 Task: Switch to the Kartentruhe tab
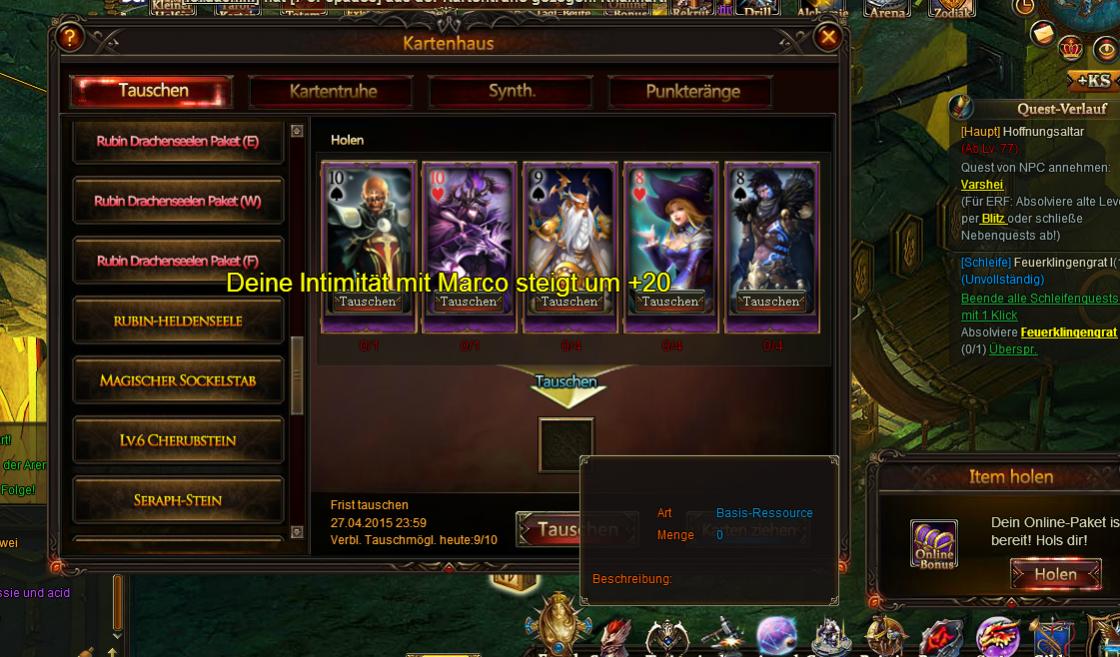(332, 91)
